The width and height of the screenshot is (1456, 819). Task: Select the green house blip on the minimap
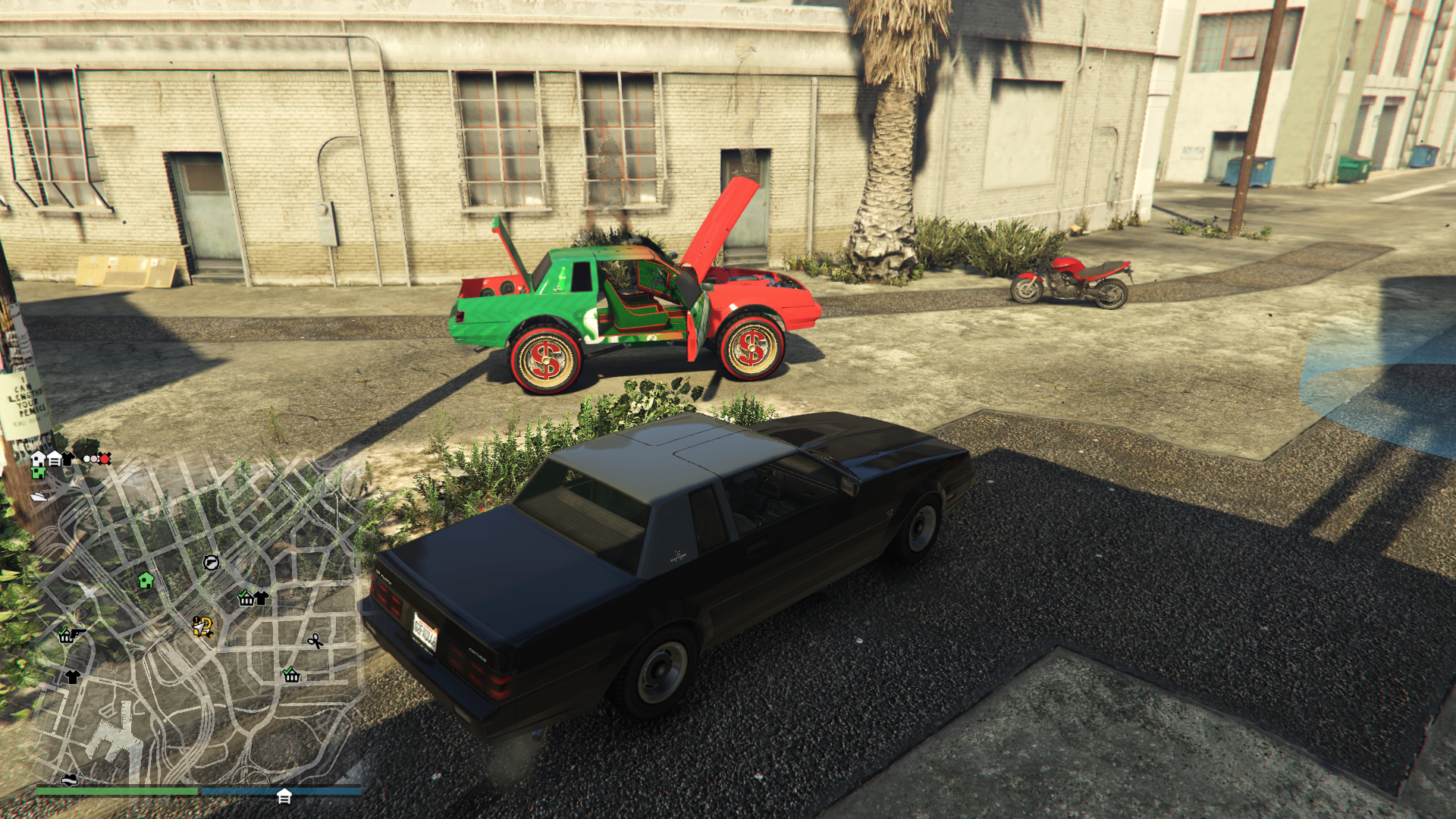coord(146,581)
